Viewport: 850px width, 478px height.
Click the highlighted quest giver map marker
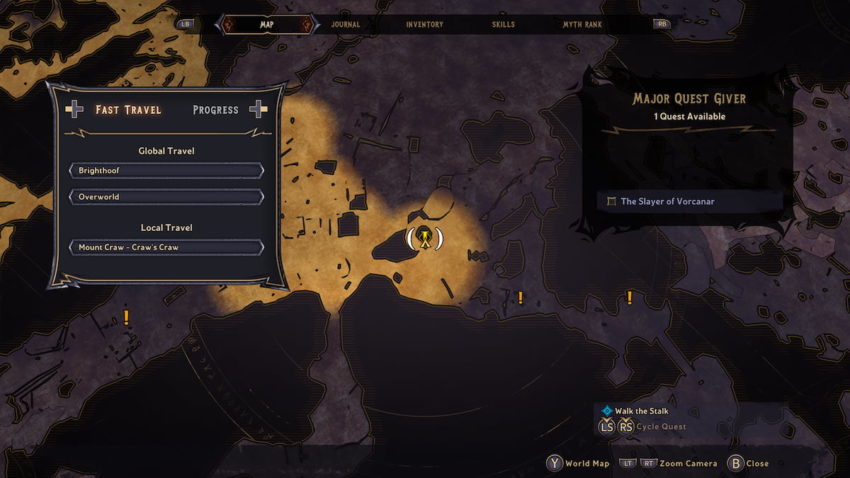click(425, 238)
